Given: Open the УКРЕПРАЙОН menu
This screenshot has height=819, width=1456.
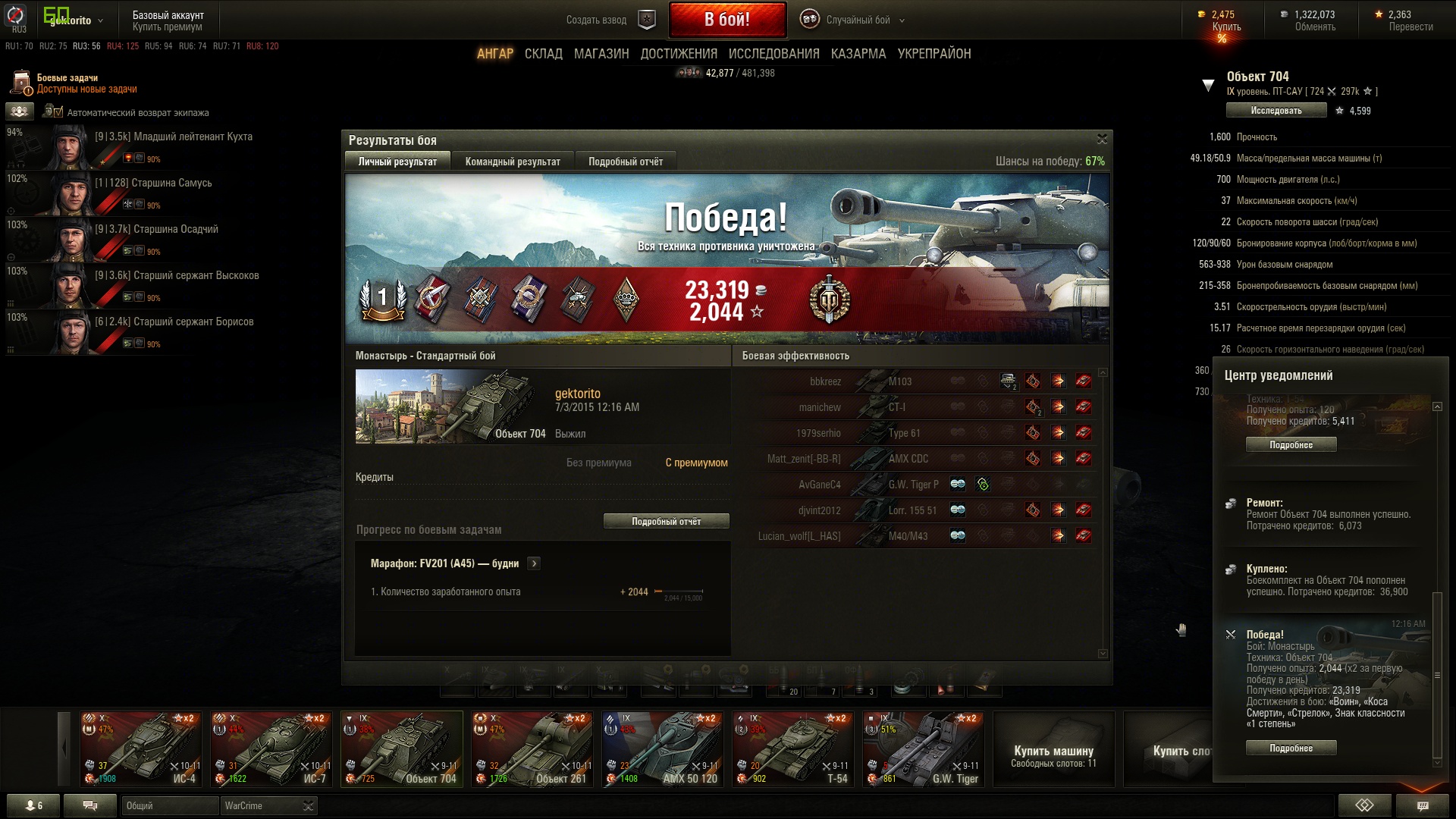Looking at the screenshot, I should coord(934,54).
